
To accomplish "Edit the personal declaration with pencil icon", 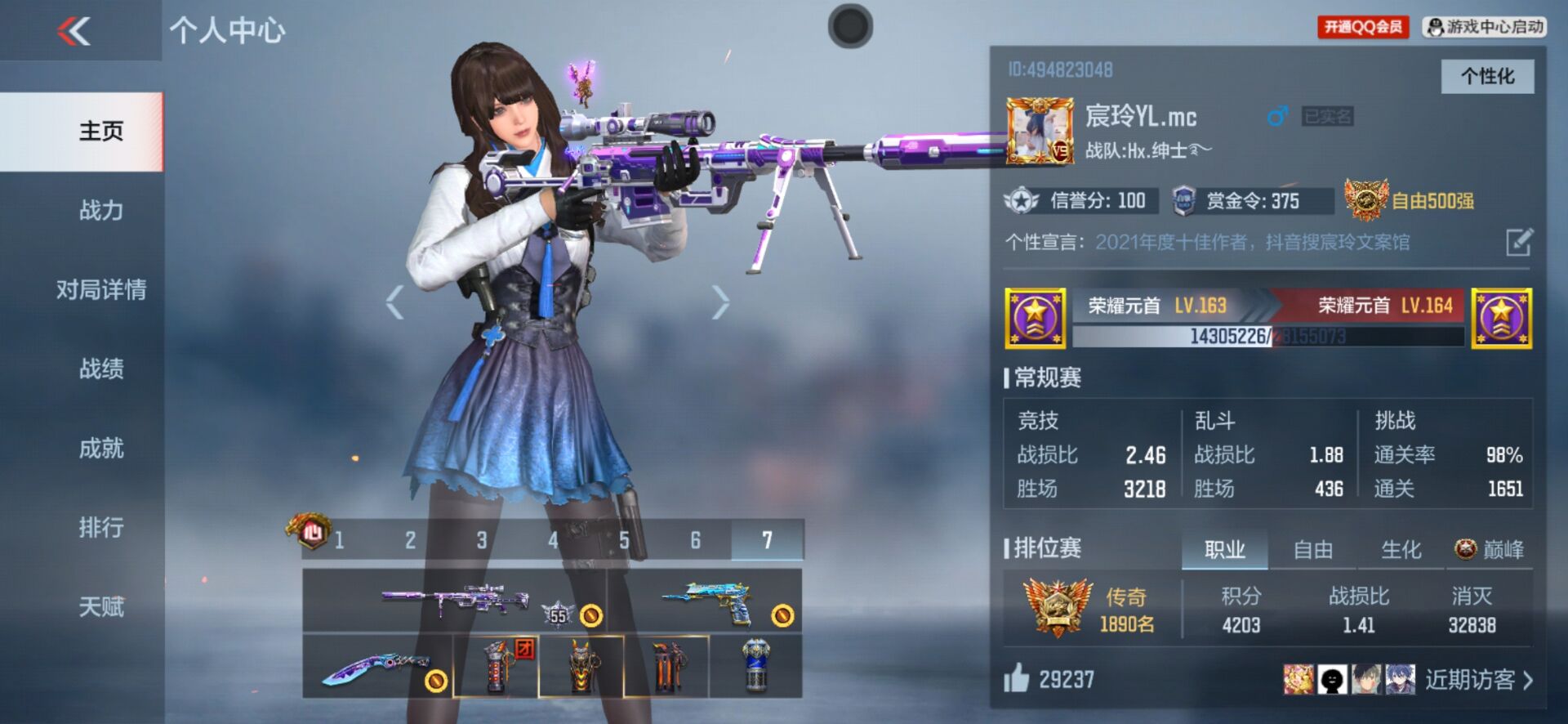I will coord(1518,243).
